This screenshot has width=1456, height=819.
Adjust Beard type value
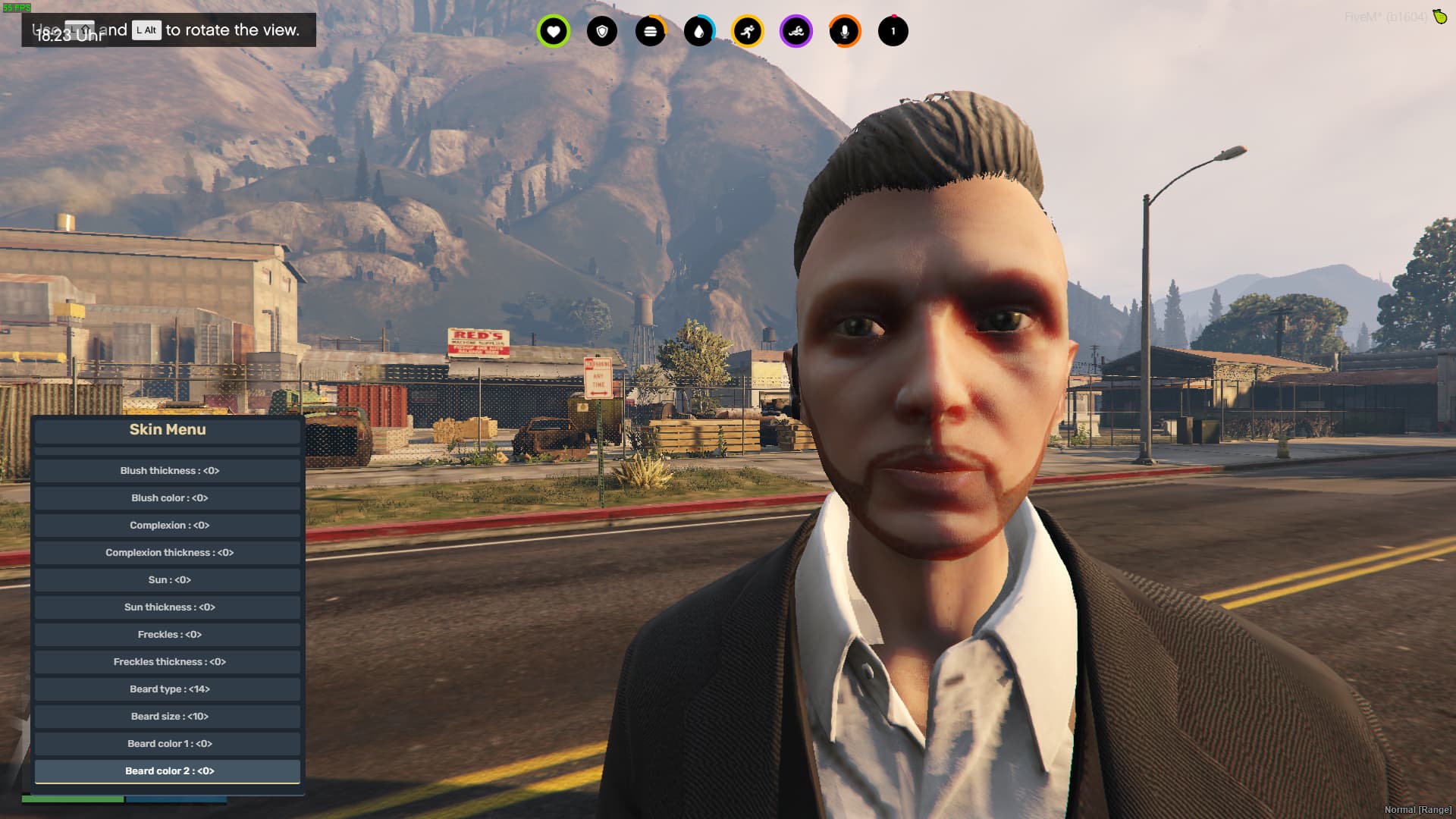point(167,689)
